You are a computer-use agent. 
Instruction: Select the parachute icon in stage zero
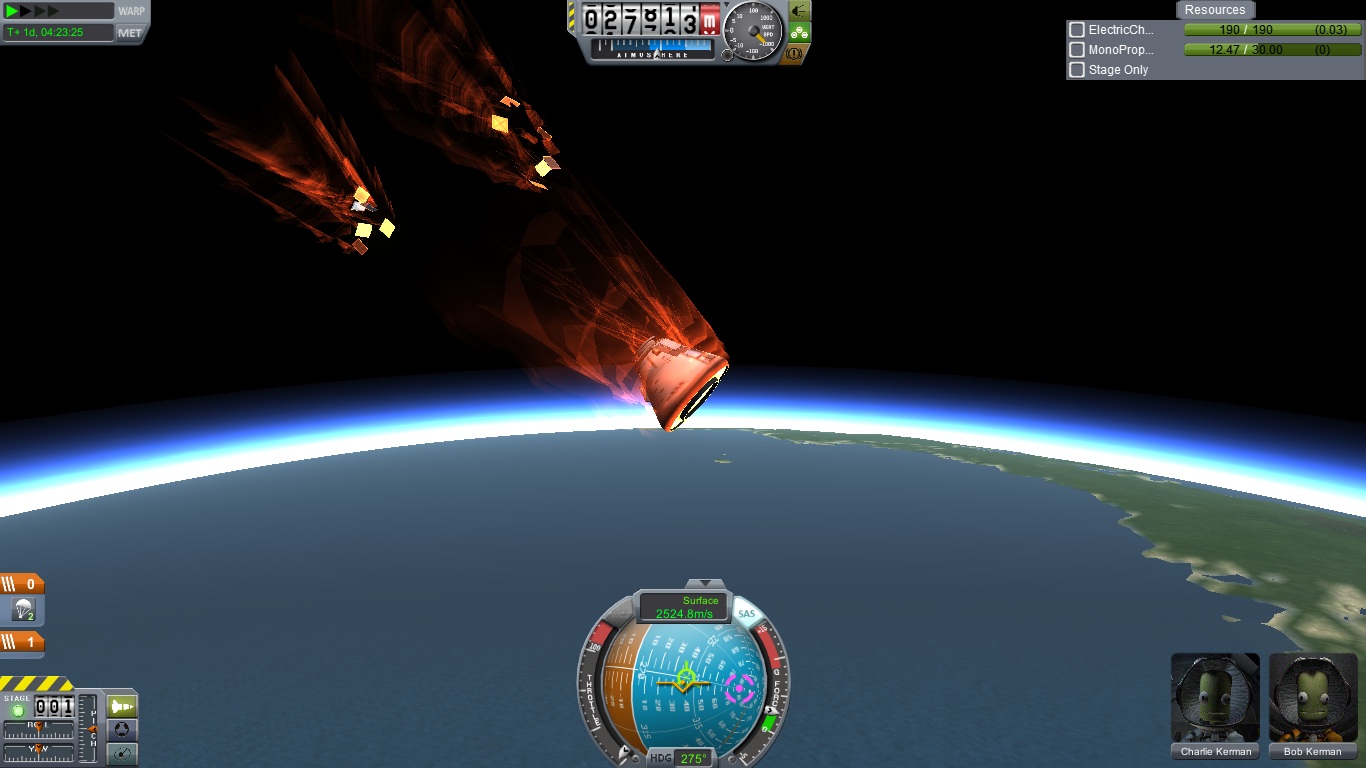tap(23, 609)
